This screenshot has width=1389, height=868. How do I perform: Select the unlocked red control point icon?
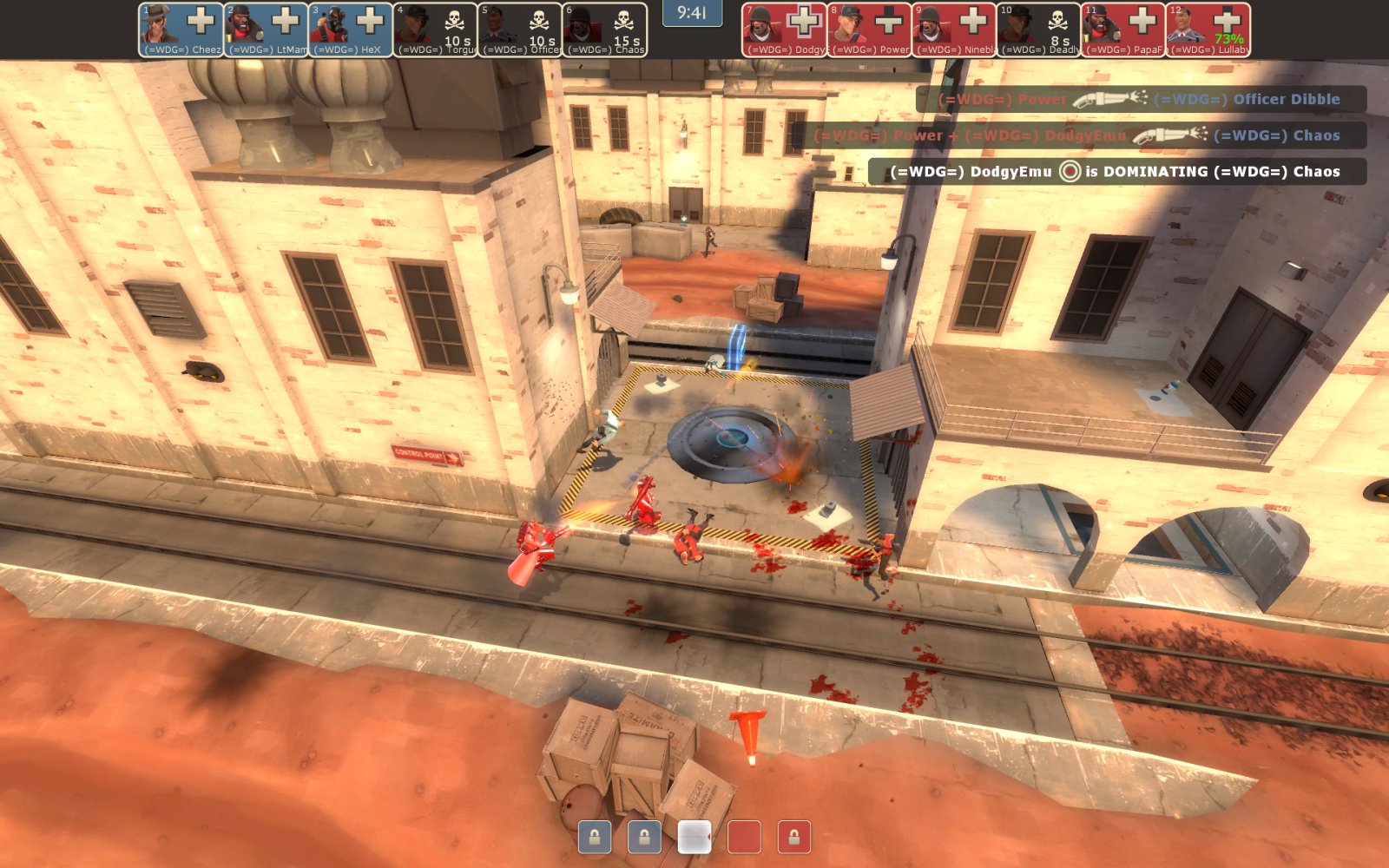coord(744,837)
